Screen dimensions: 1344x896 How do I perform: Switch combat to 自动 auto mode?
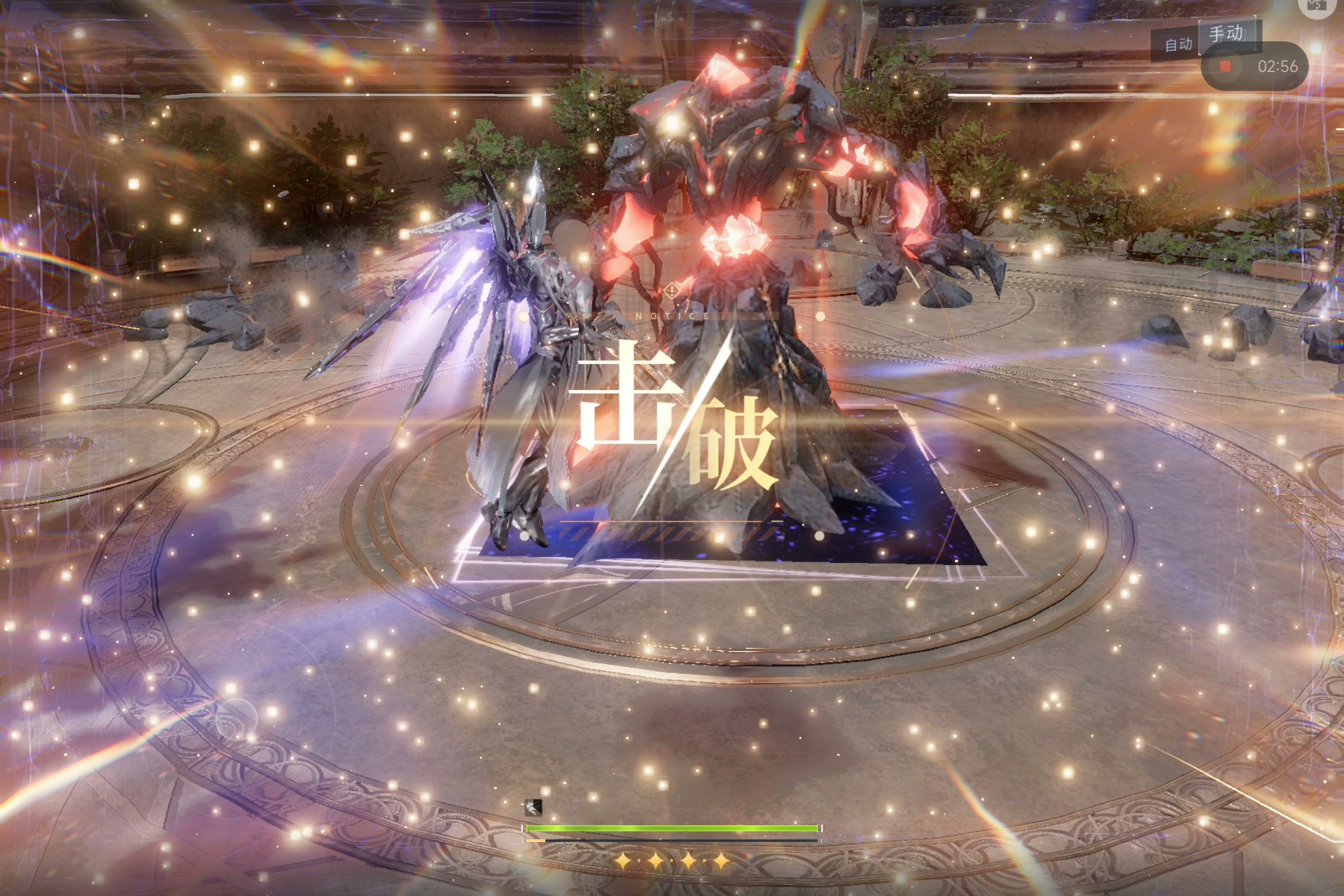click(1178, 45)
